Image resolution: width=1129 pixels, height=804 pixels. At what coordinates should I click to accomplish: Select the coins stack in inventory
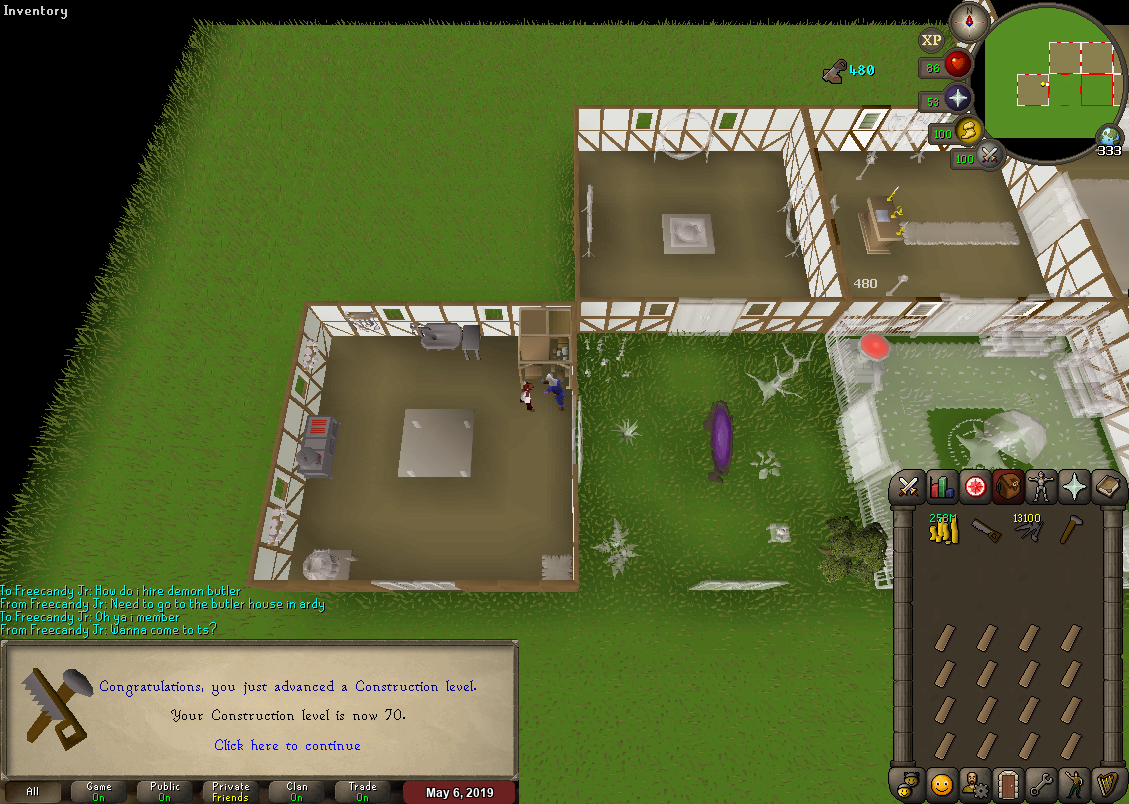(943, 530)
